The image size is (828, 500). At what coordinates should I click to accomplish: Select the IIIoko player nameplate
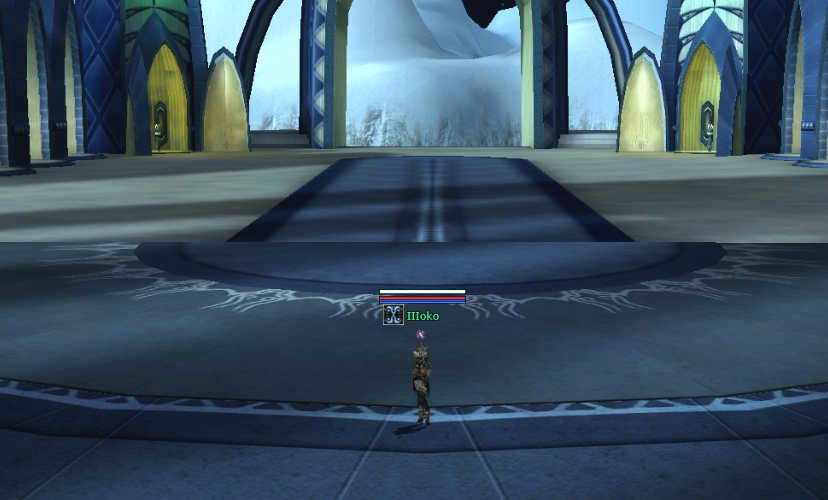coord(423,316)
